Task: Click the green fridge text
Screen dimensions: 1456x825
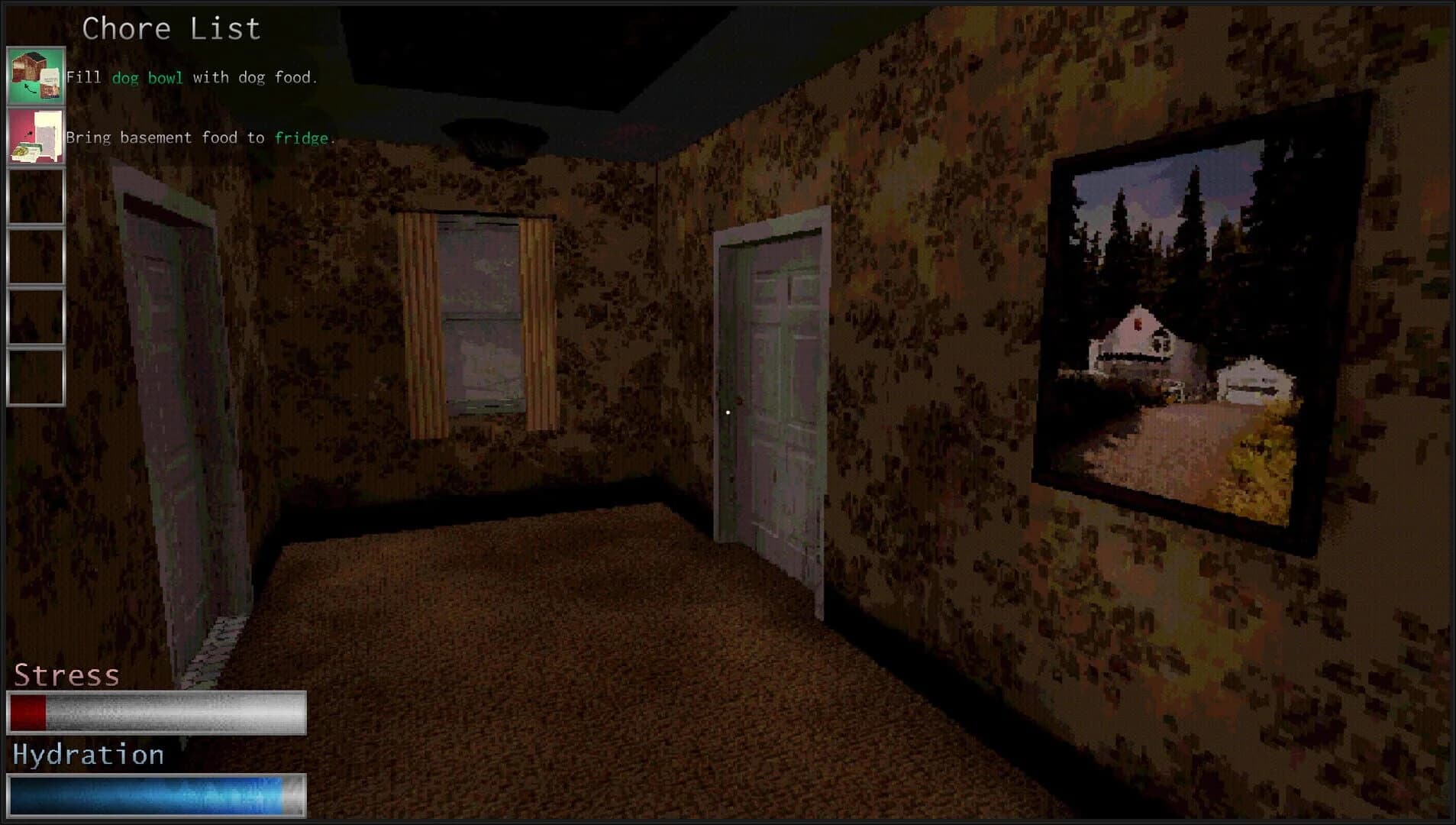Action: tap(302, 137)
